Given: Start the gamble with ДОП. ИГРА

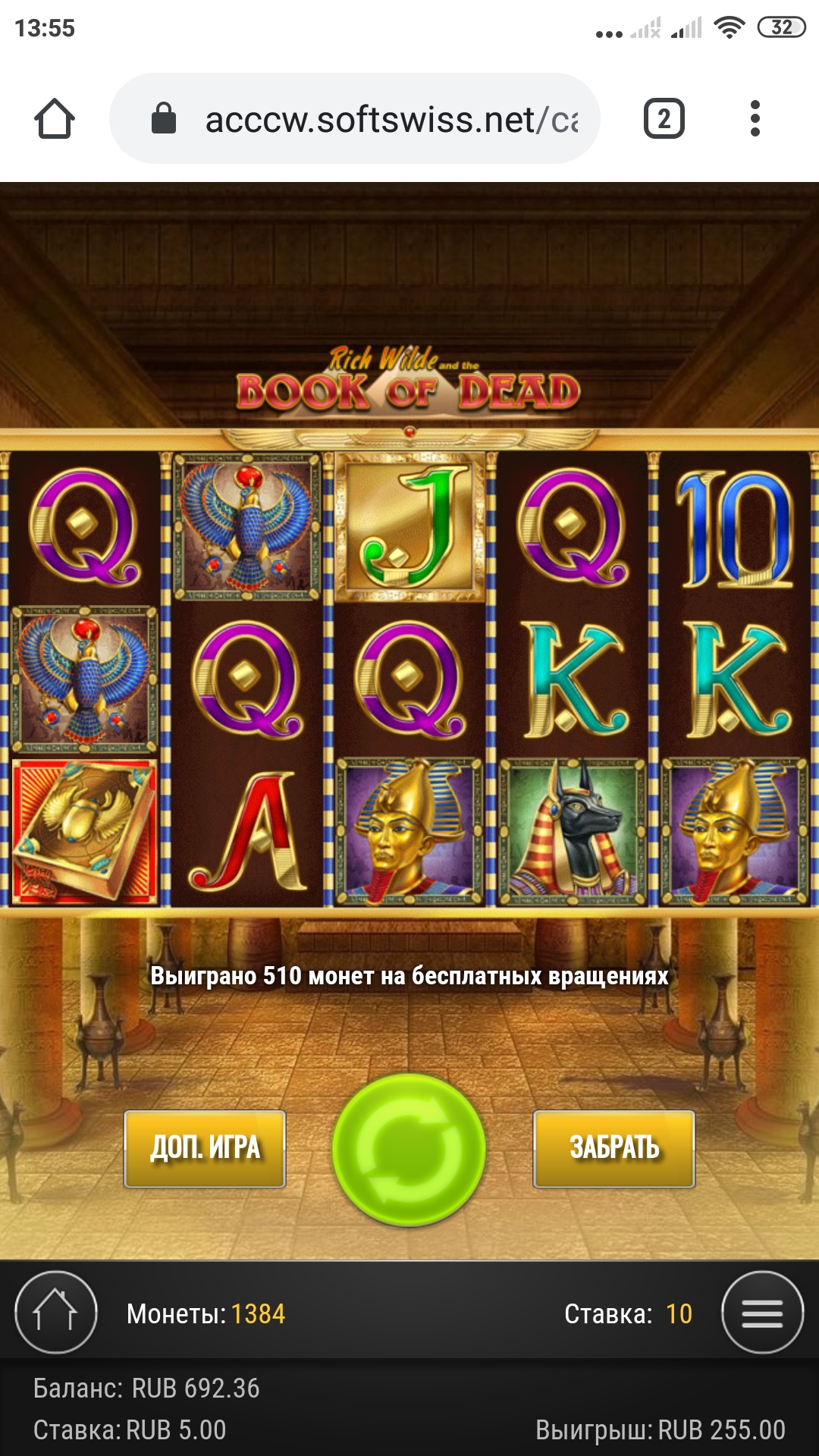Looking at the screenshot, I should (205, 1148).
